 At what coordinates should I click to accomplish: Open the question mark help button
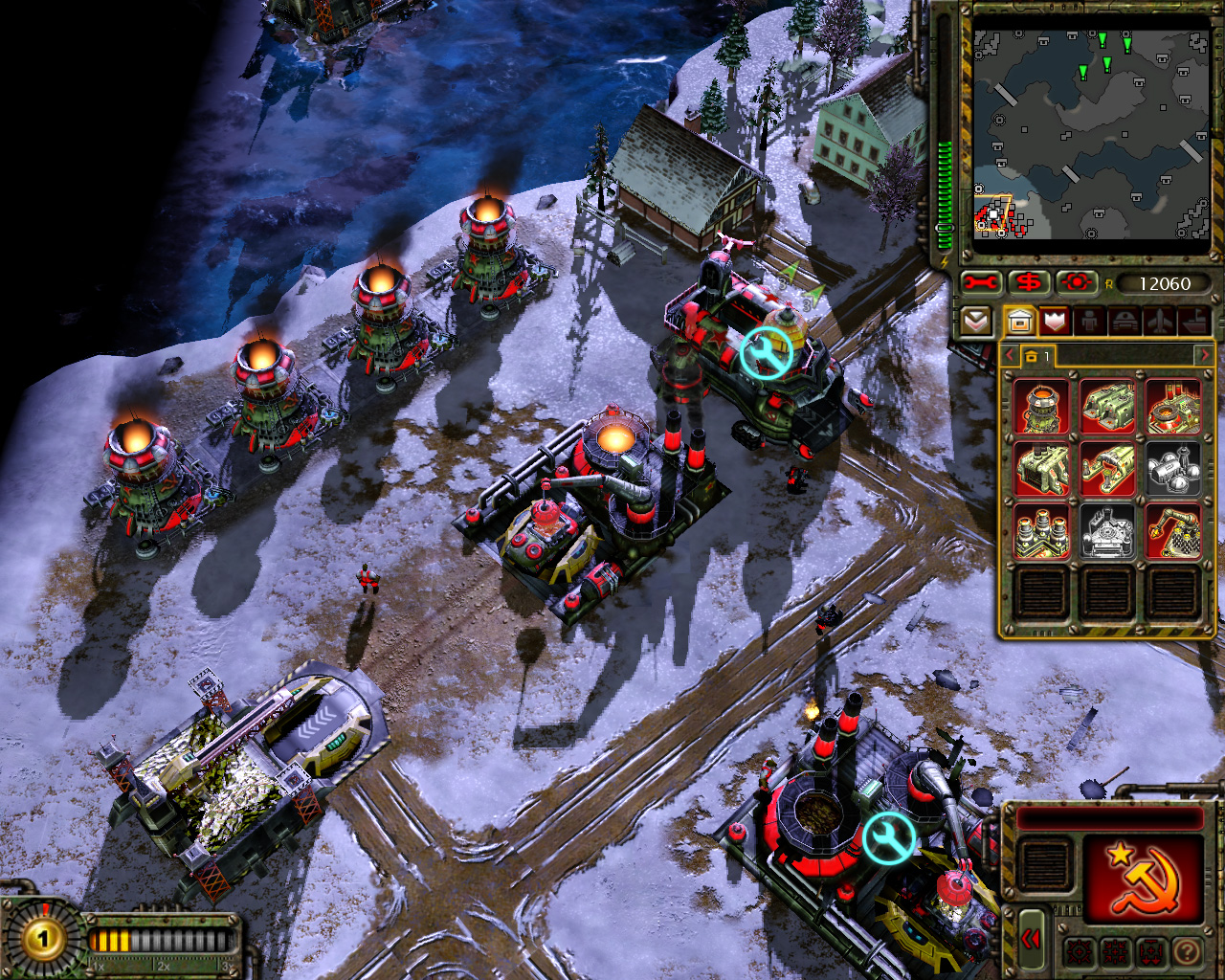point(1187,951)
